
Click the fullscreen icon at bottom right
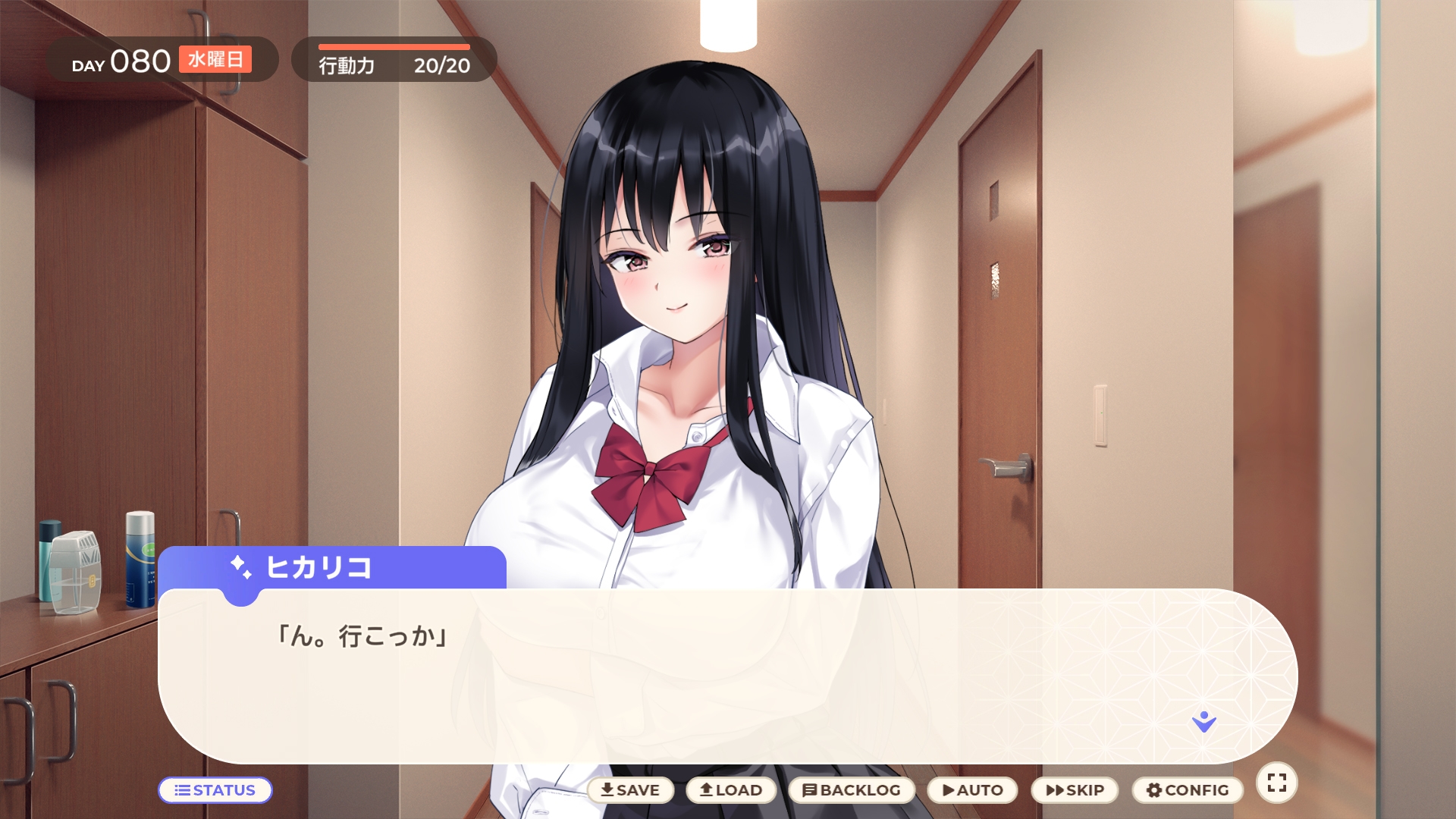tap(1277, 782)
